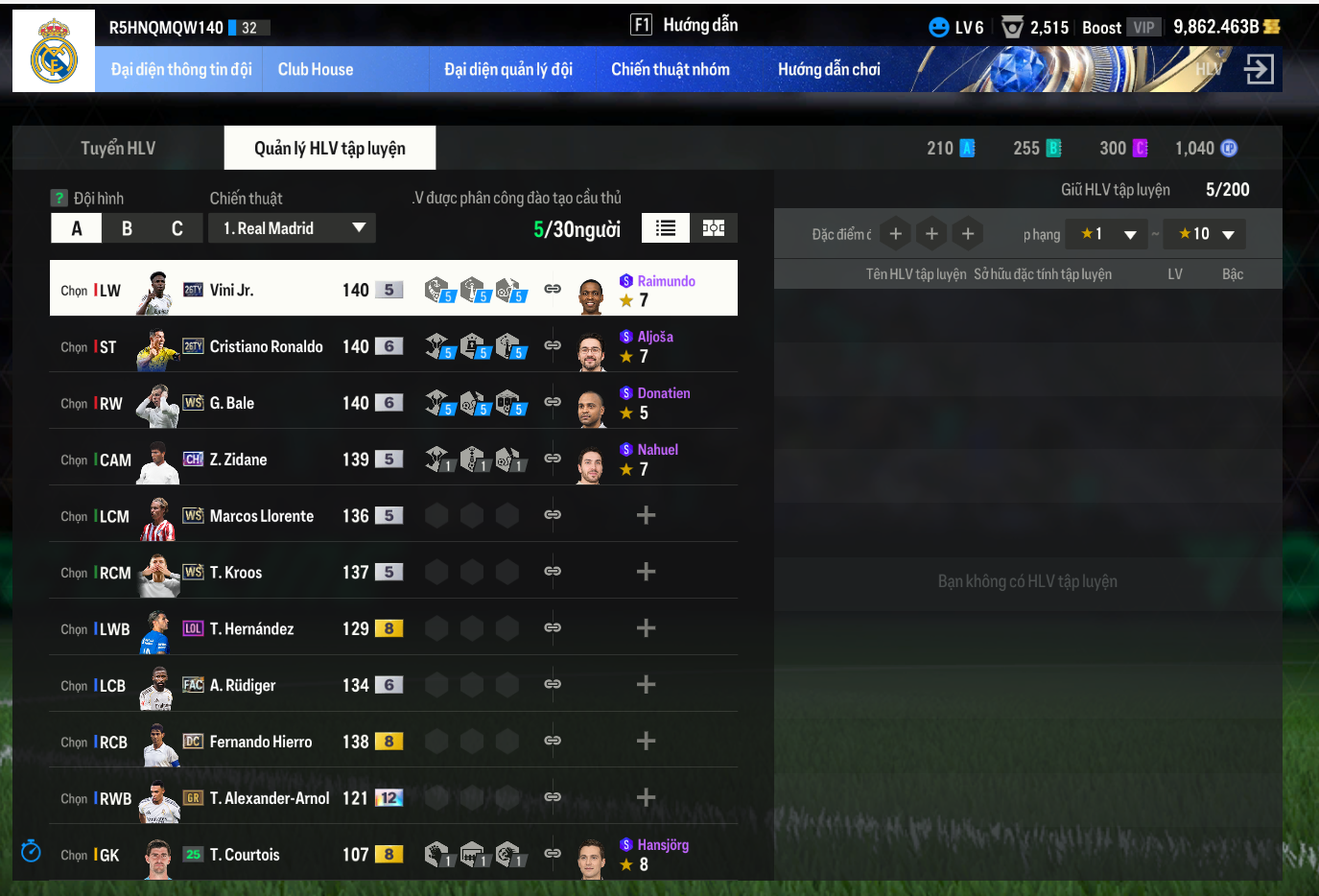Go to Đại diện quản lý đội

click(x=507, y=70)
